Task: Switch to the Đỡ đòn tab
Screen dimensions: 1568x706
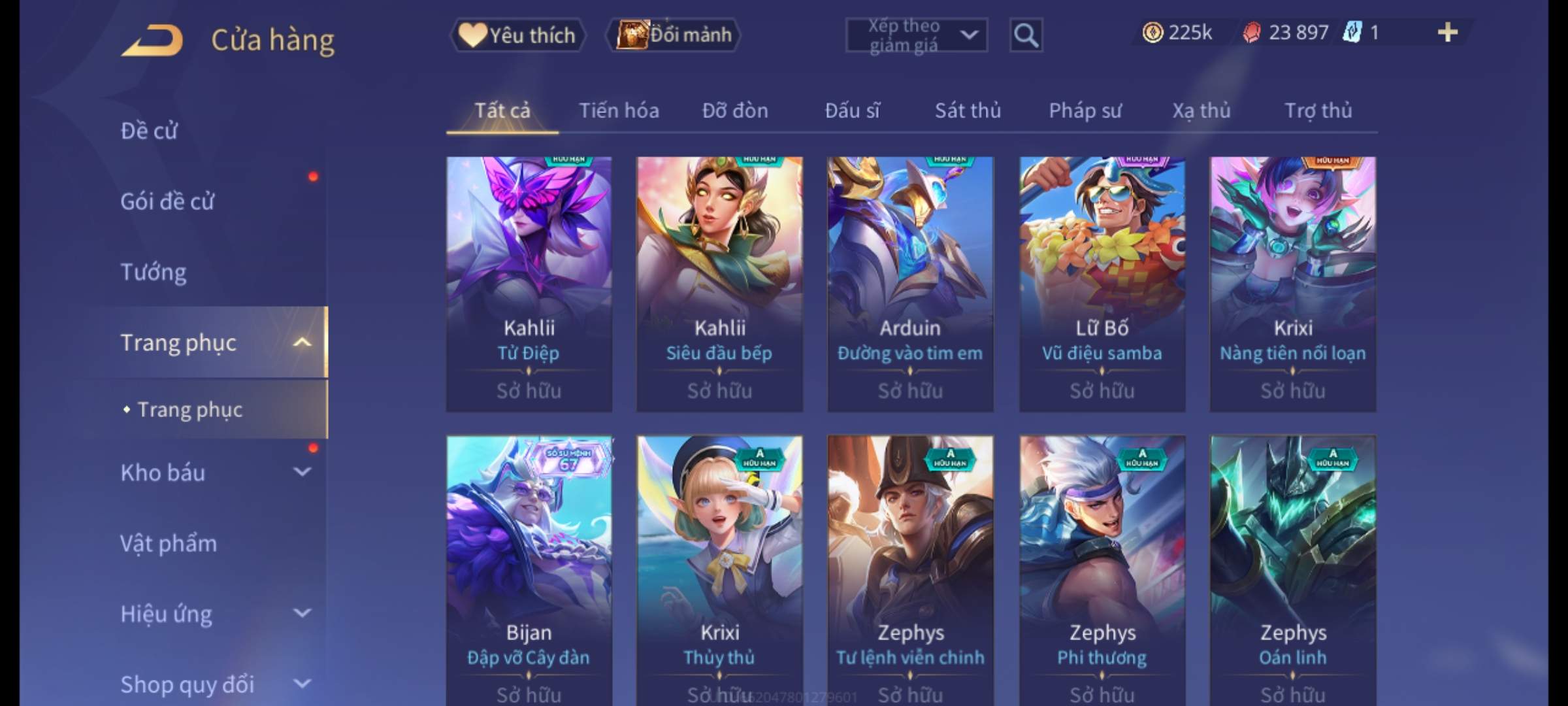Action: point(735,110)
